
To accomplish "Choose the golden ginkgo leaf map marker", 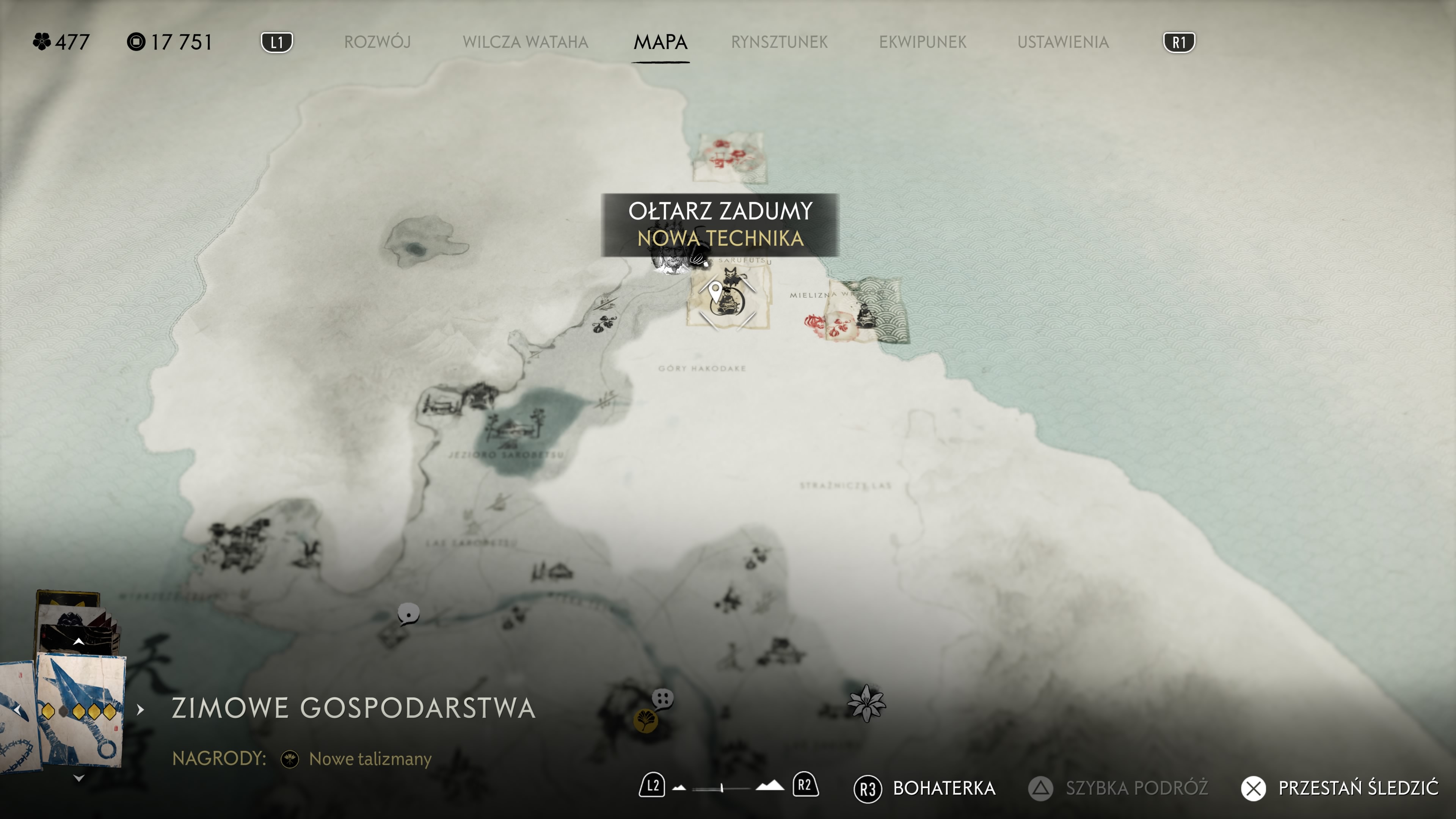I will click(x=645, y=721).
